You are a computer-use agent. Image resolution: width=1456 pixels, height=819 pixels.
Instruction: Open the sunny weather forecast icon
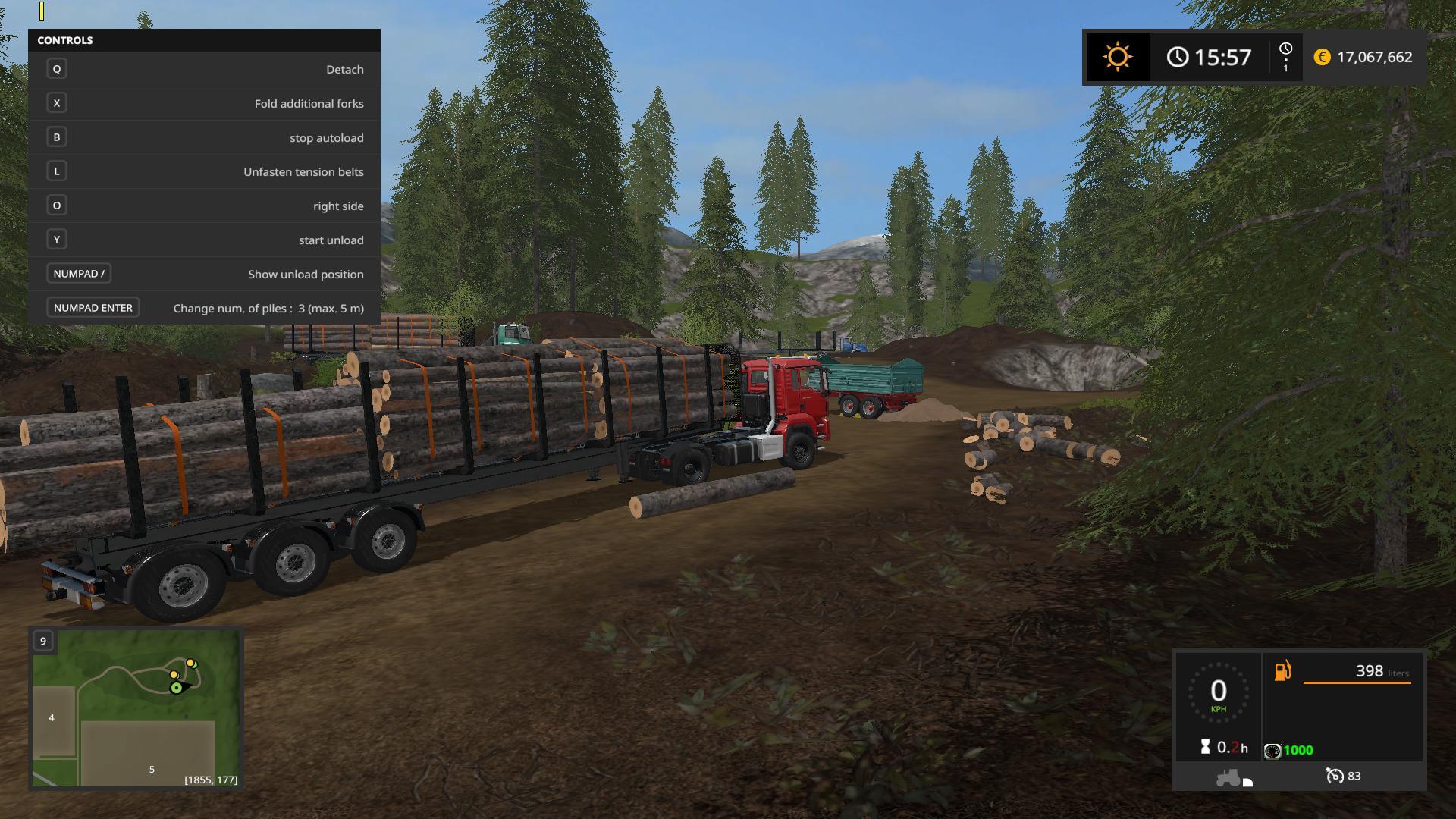click(x=1117, y=58)
